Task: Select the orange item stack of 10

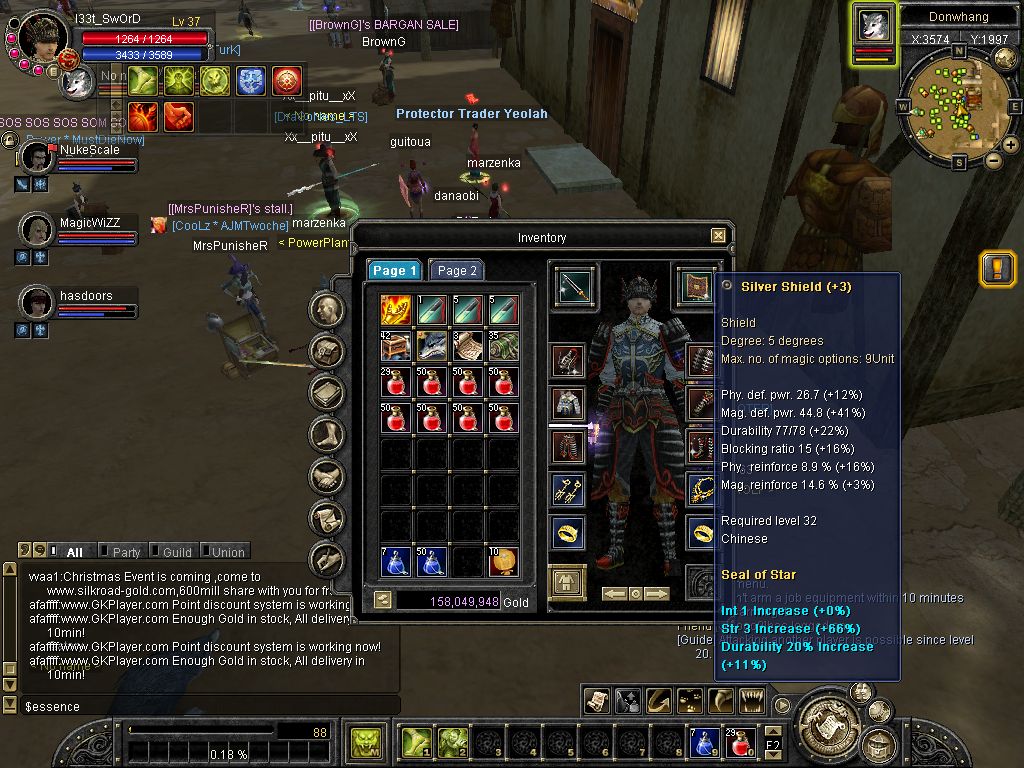Action: (x=503, y=562)
